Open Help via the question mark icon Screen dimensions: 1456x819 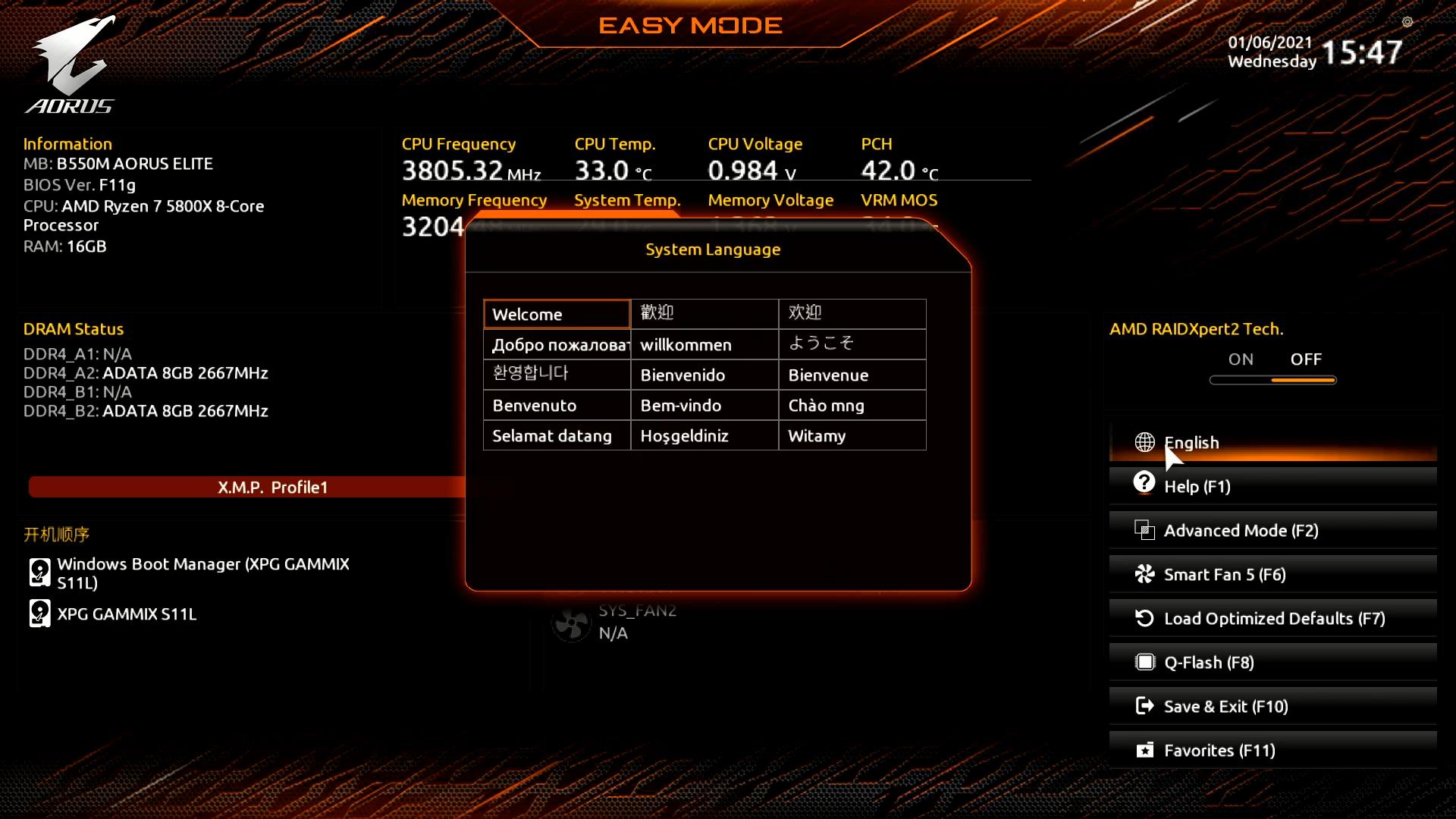coord(1144,483)
